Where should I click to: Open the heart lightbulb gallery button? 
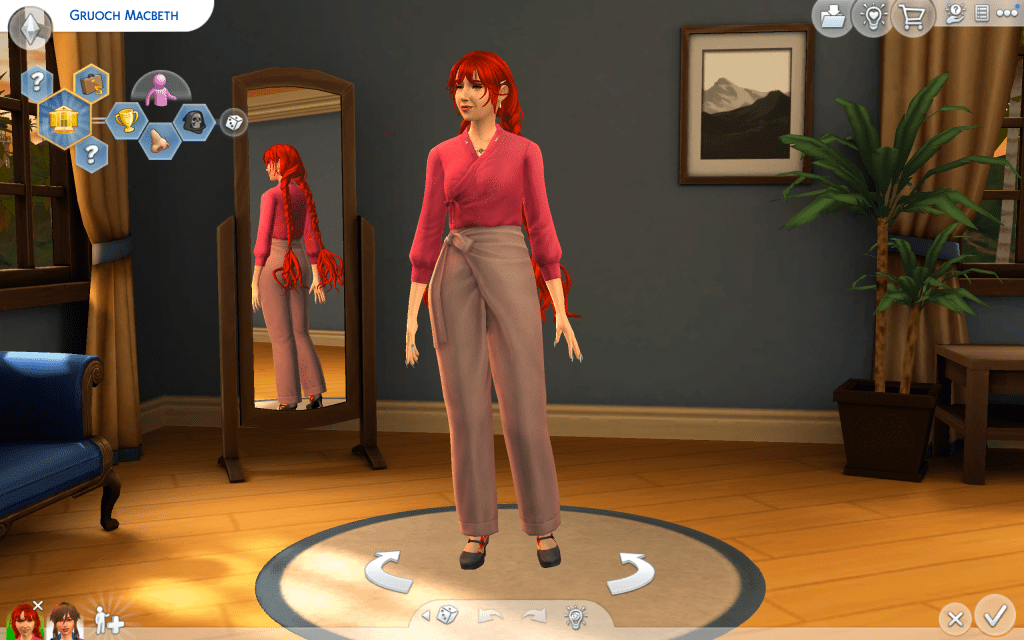872,17
